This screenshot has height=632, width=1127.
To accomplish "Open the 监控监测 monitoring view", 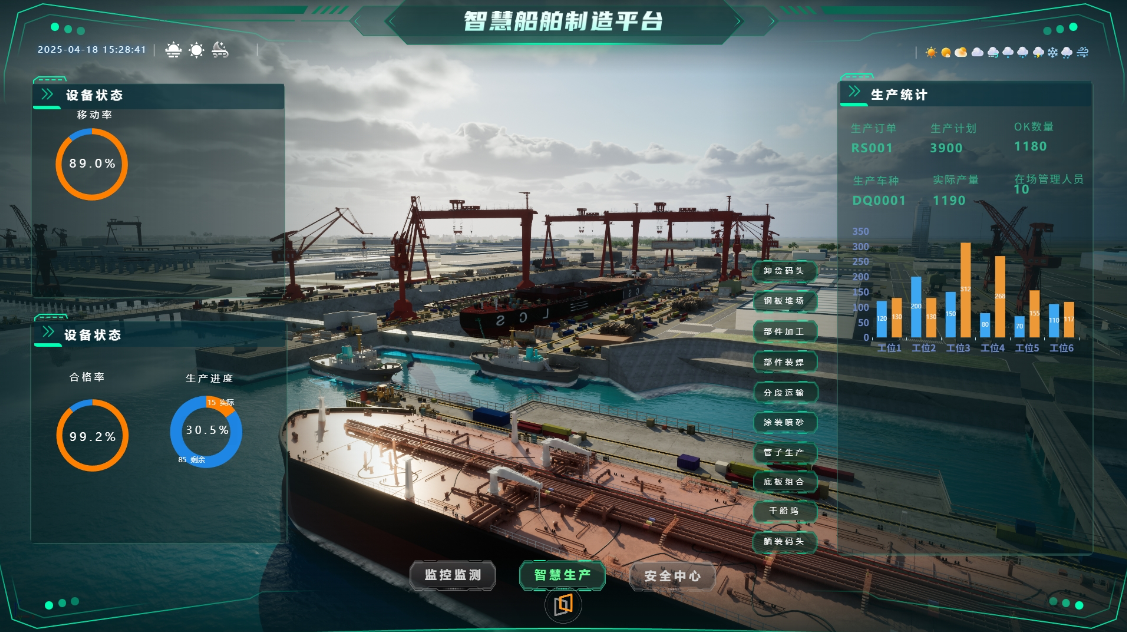I will pos(453,575).
